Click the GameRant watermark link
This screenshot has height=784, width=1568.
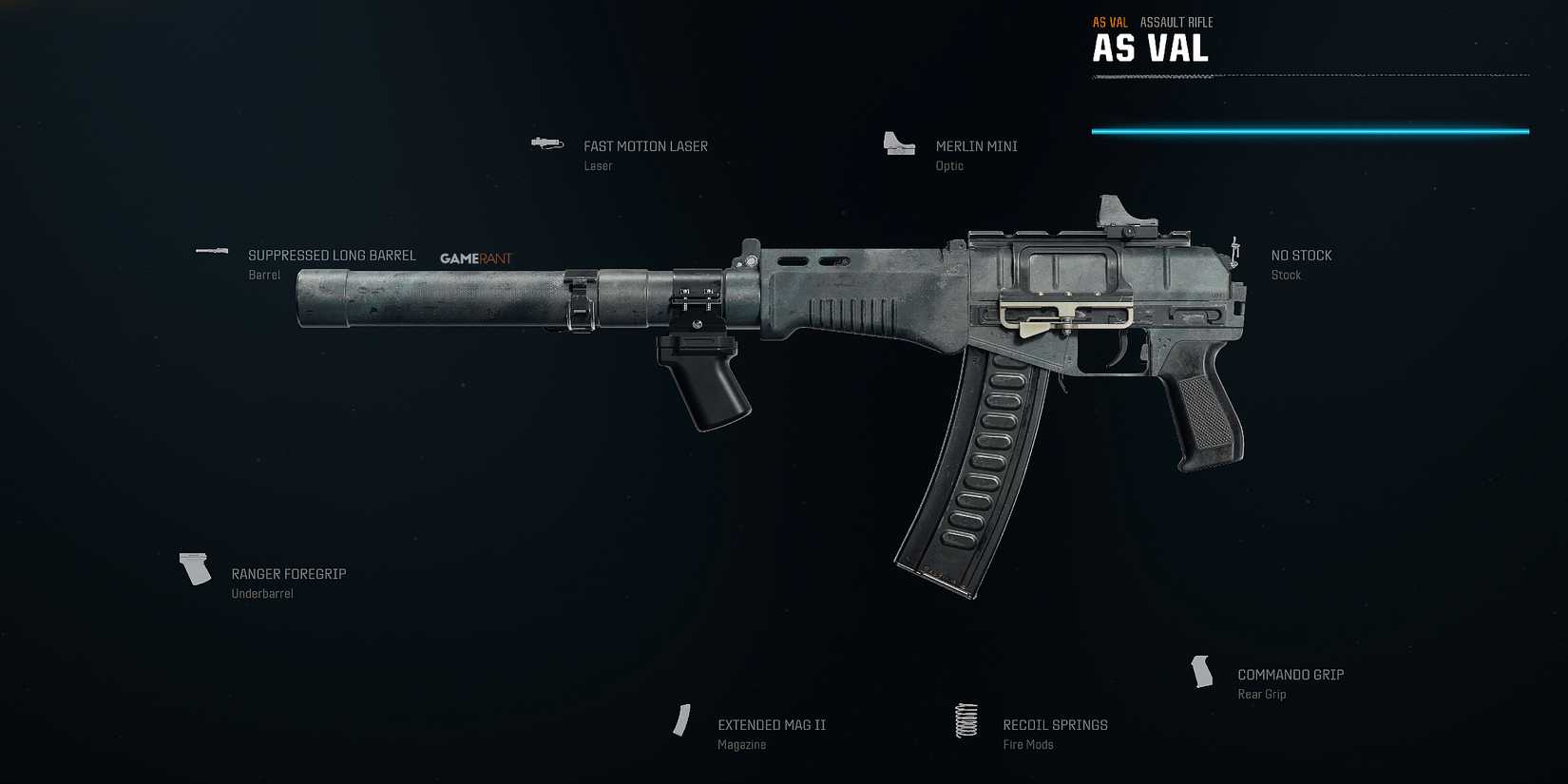[x=475, y=258]
